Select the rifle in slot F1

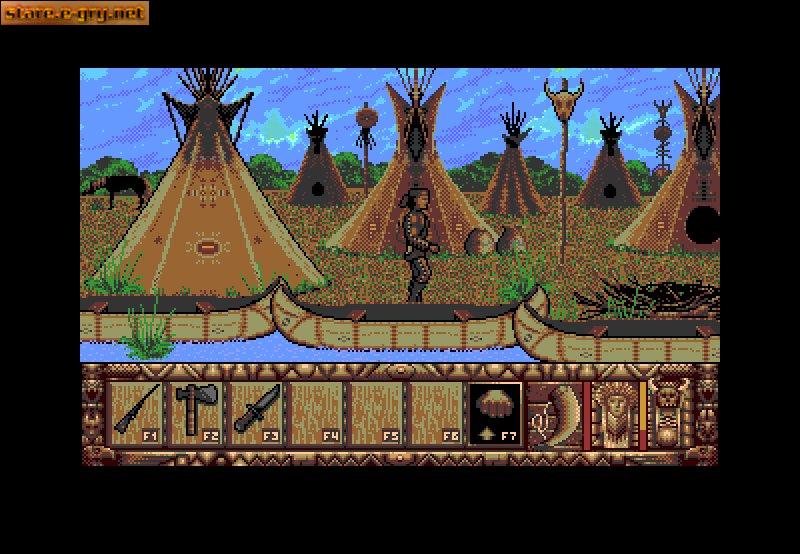(137, 410)
